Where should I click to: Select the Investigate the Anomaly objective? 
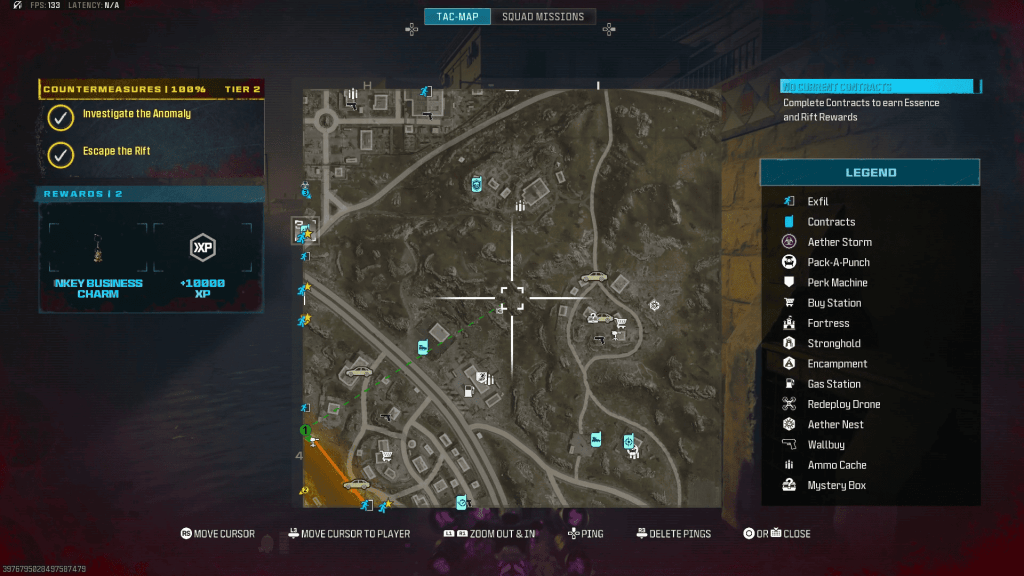coord(136,114)
